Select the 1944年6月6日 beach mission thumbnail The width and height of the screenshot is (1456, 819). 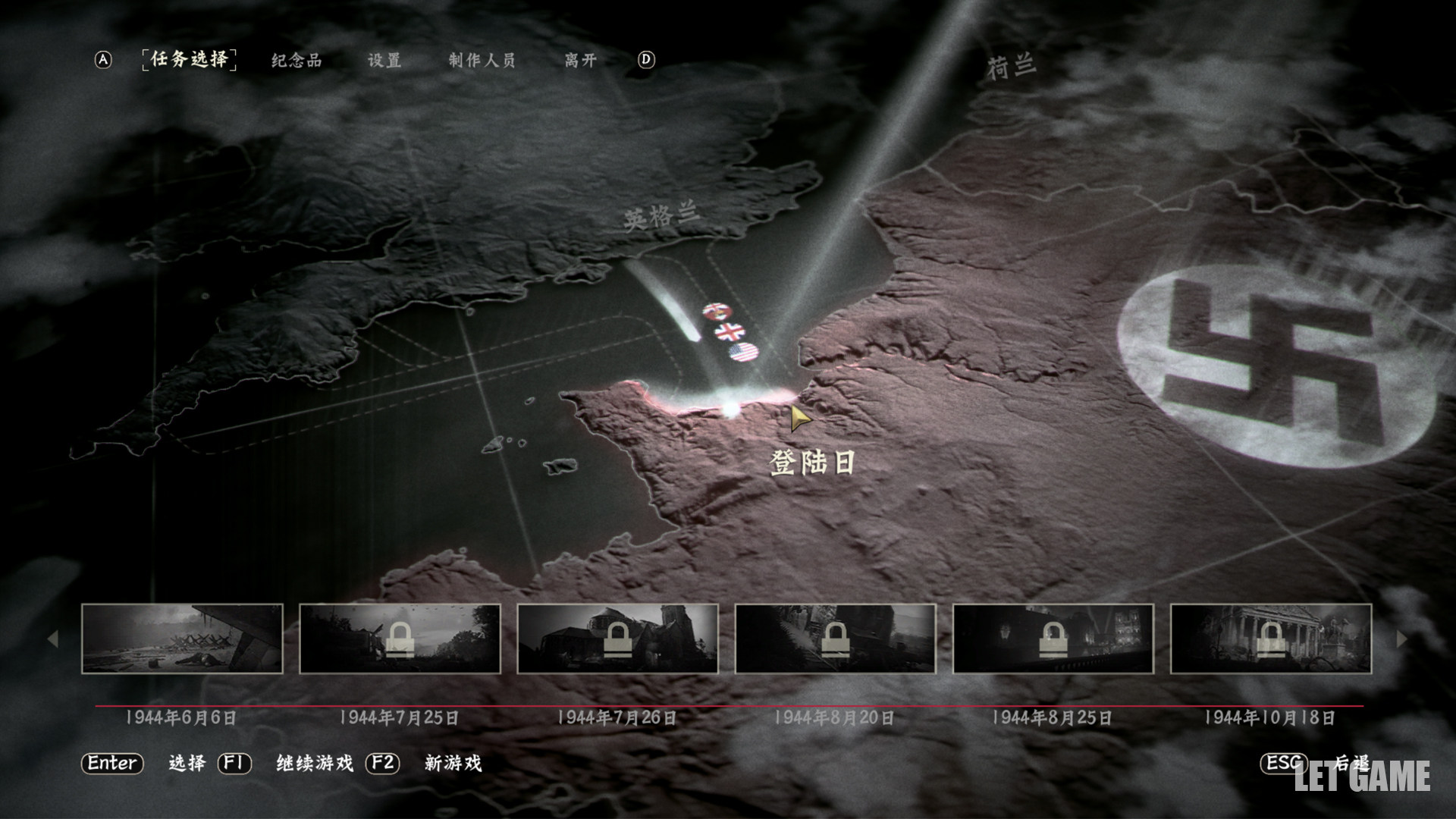tap(182, 639)
